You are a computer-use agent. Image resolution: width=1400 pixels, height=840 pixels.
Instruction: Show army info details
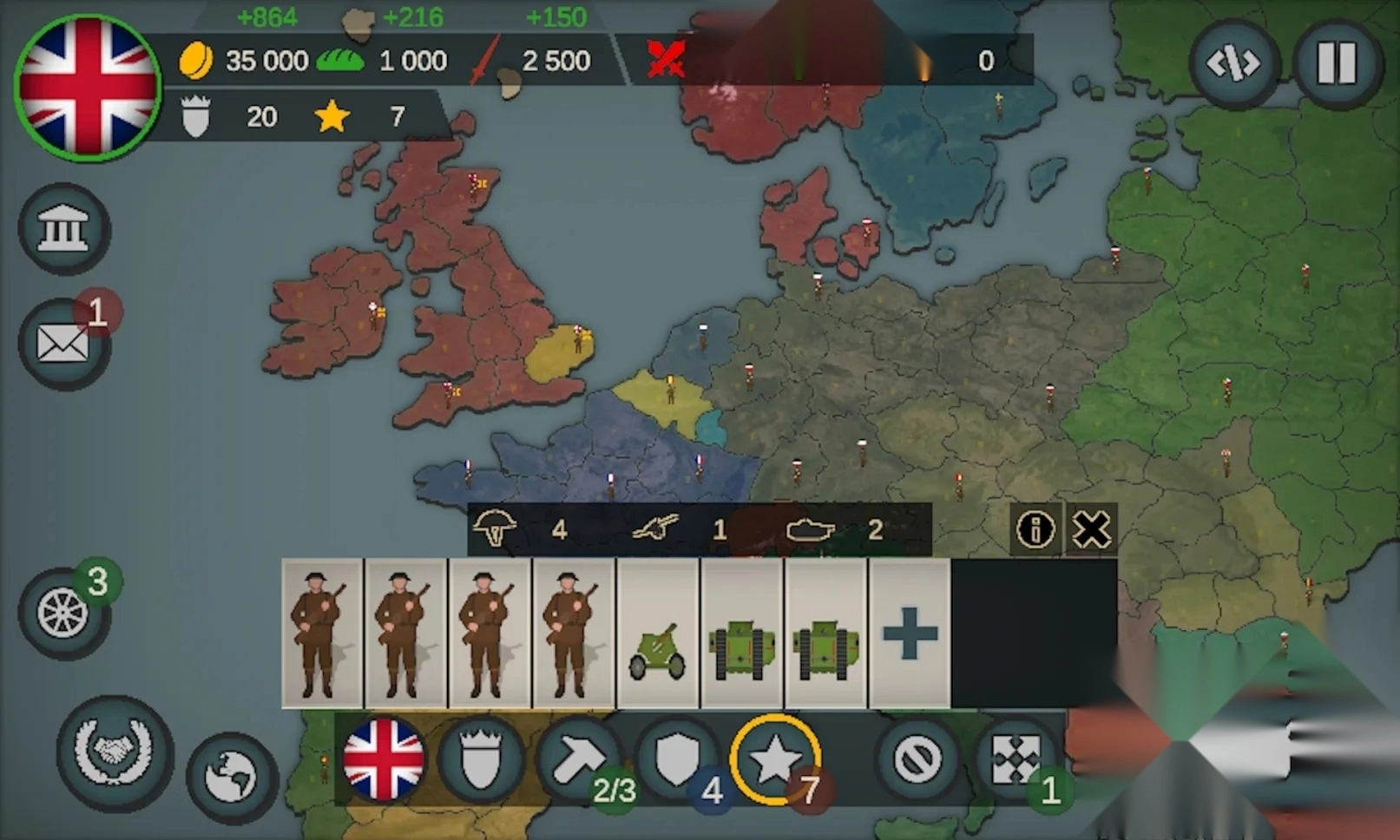(1035, 528)
